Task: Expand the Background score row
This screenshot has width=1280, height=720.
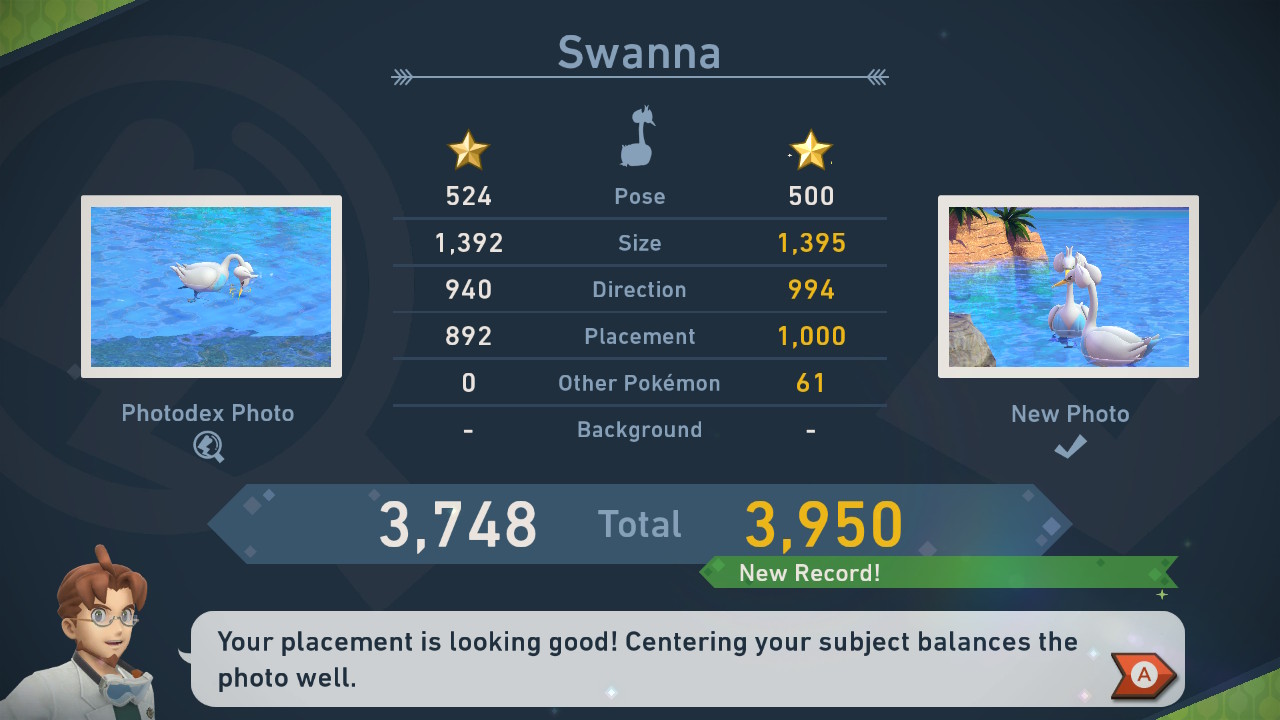Action: click(639, 430)
